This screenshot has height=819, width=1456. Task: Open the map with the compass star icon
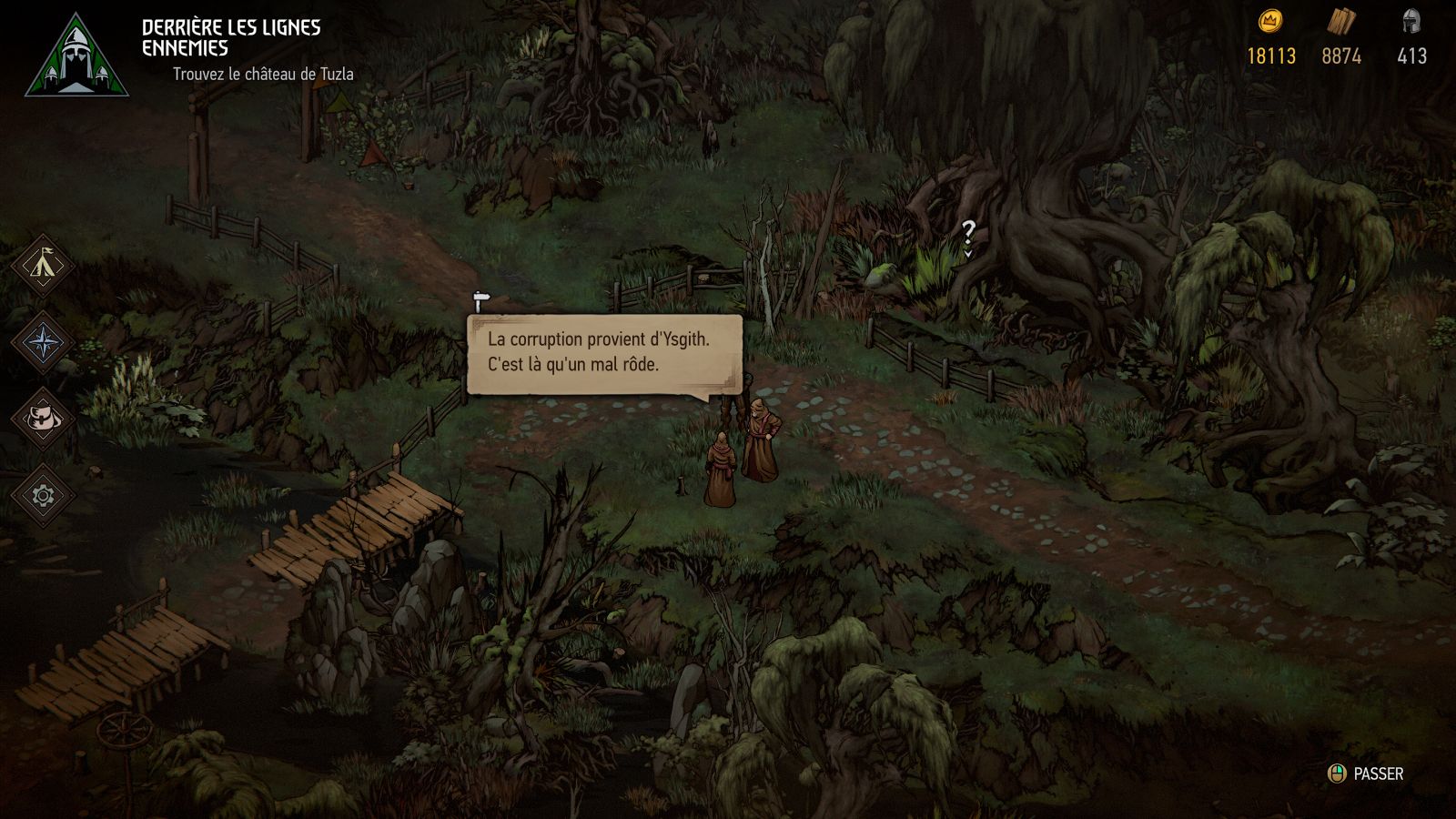(x=43, y=343)
